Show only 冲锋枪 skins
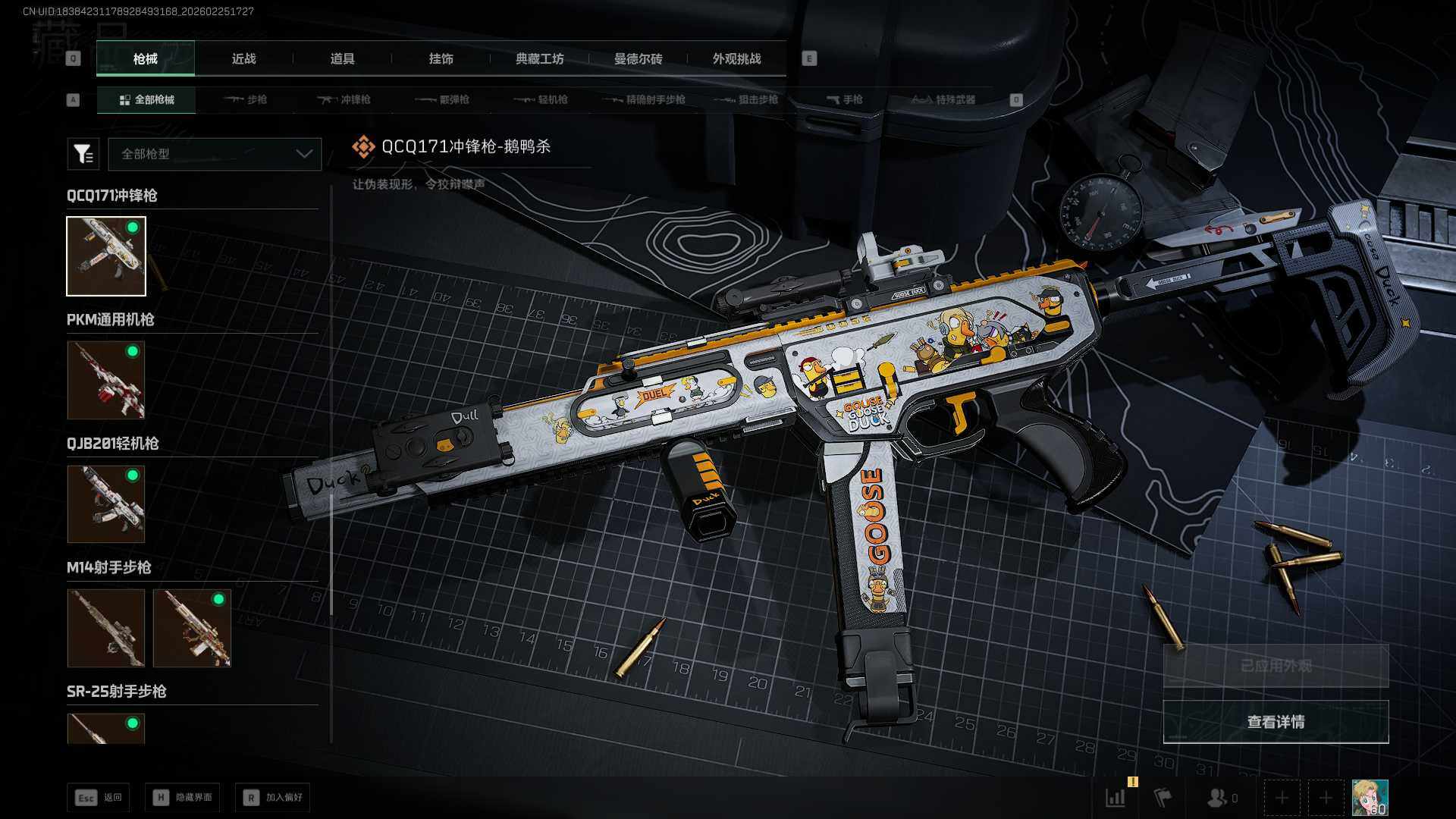This screenshot has height=819, width=1456. click(x=344, y=99)
